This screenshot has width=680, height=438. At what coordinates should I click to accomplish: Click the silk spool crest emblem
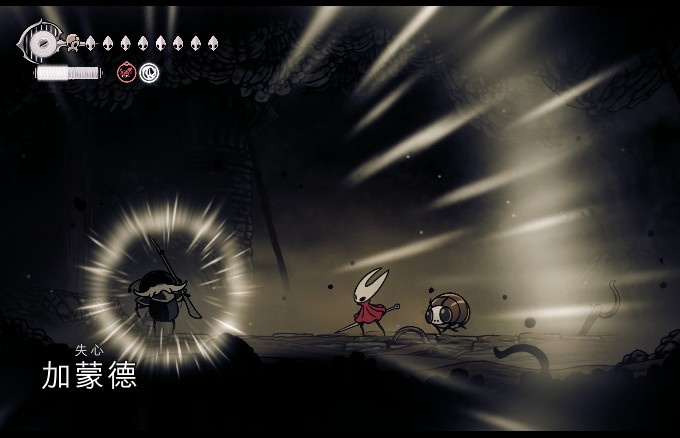pos(42,44)
